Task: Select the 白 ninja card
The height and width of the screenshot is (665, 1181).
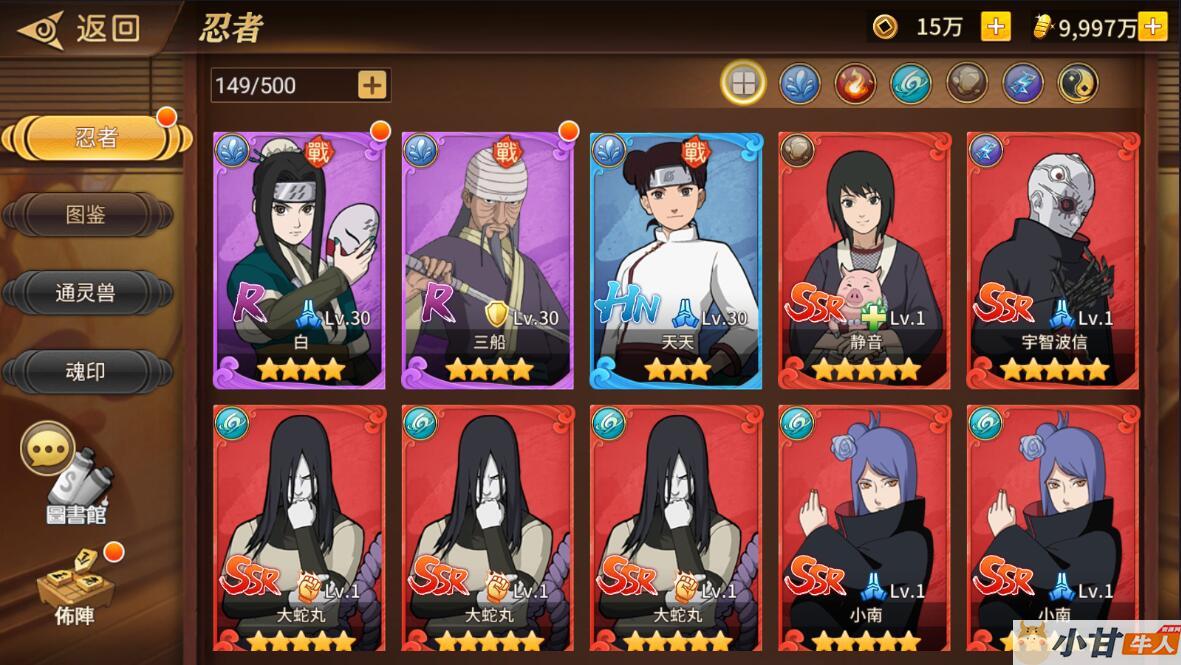Action: point(299,260)
